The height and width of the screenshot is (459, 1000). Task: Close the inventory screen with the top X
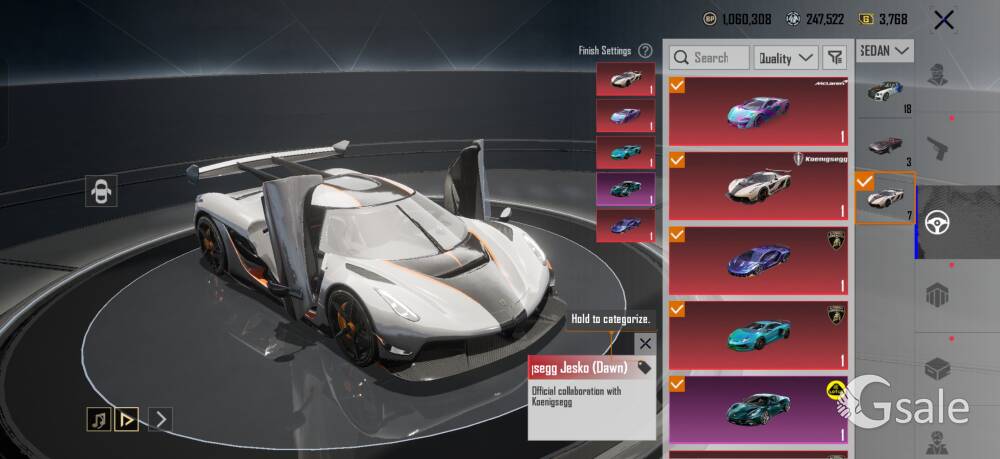[x=942, y=19]
